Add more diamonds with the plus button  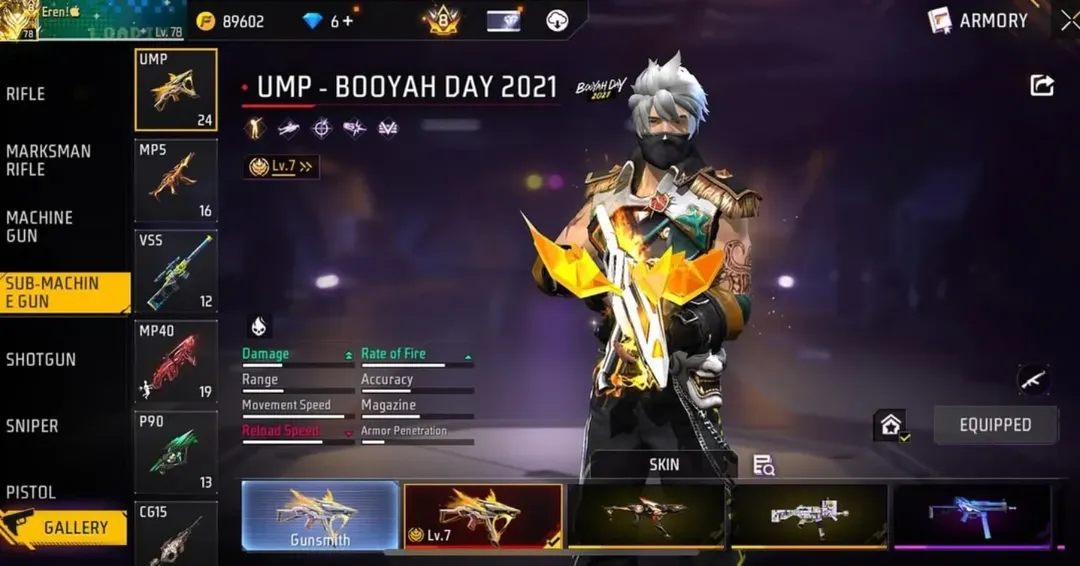348,21
